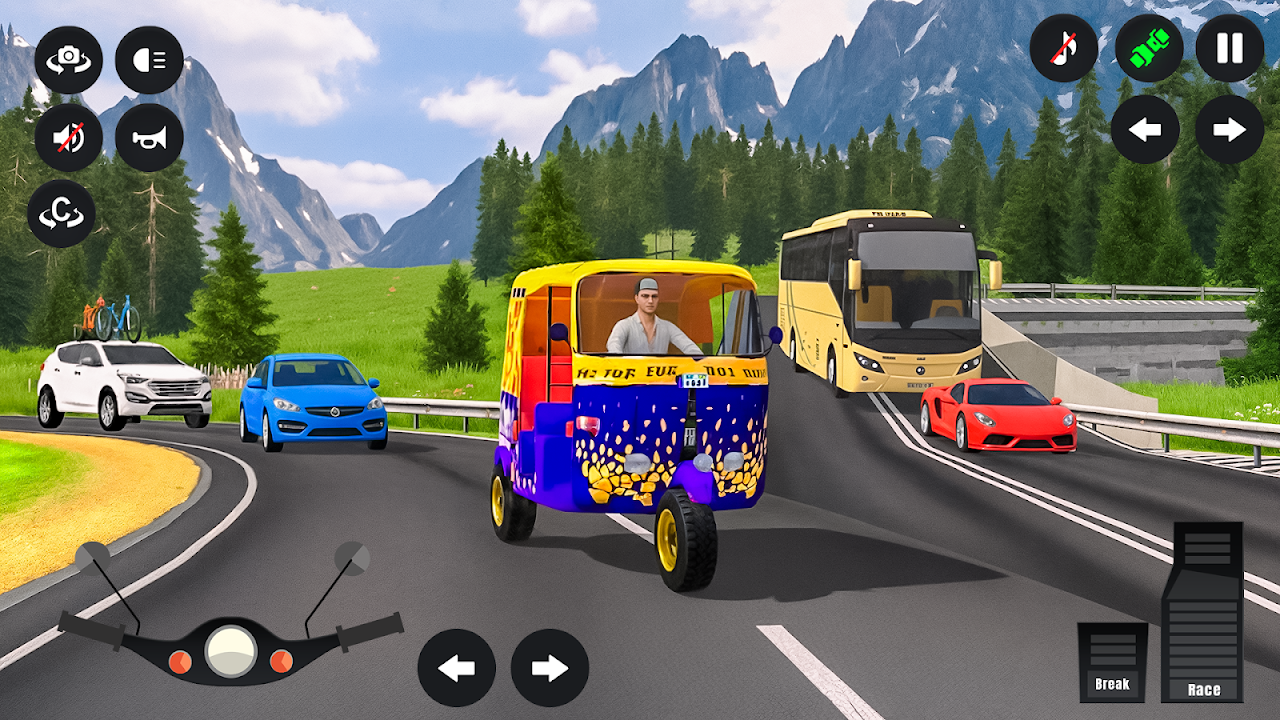
Task: Hit the Break pedal
Action: tap(1112, 661)
